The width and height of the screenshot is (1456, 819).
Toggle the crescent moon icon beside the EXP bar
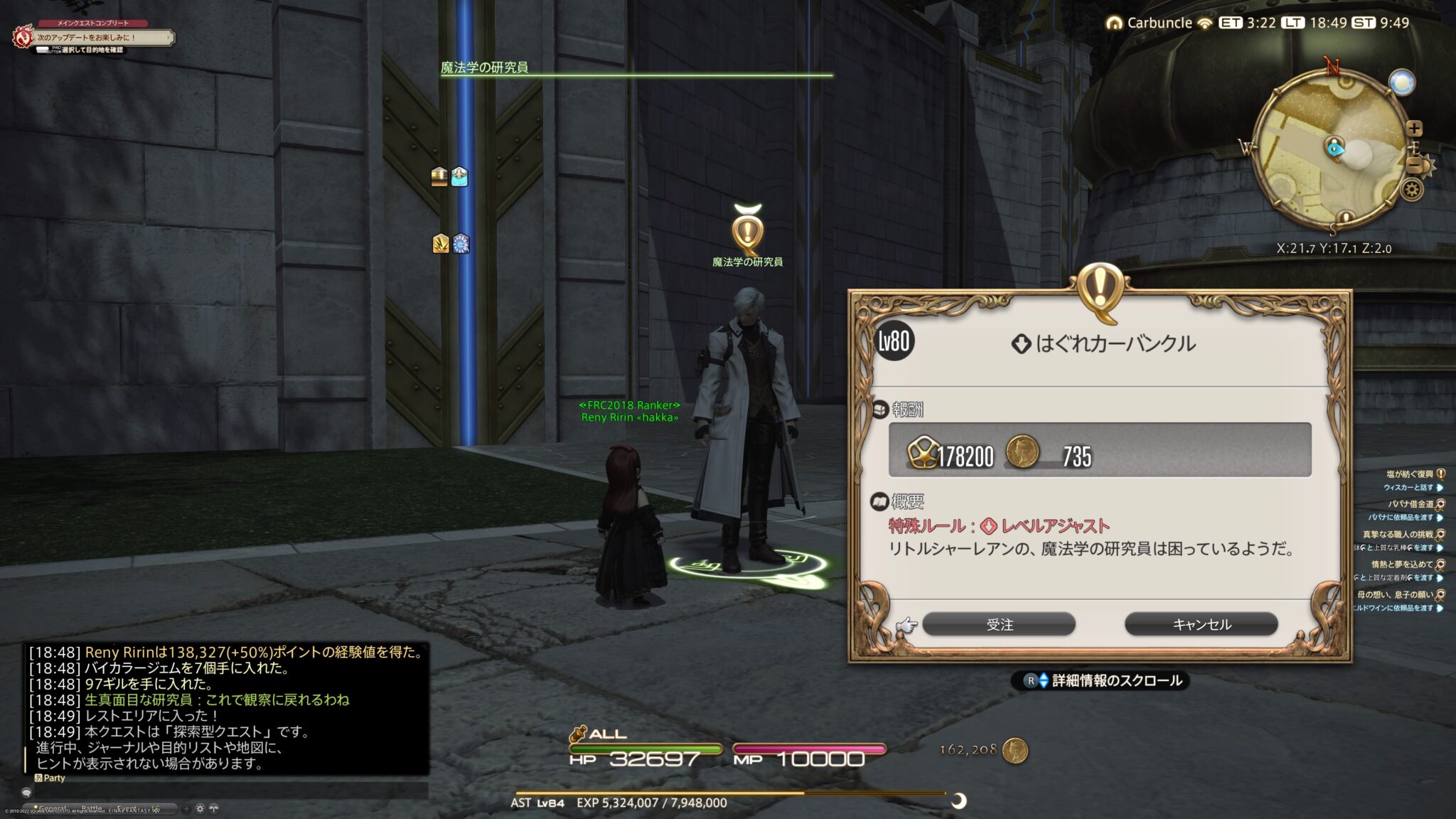pyautogui.click(x=958, y=801)
